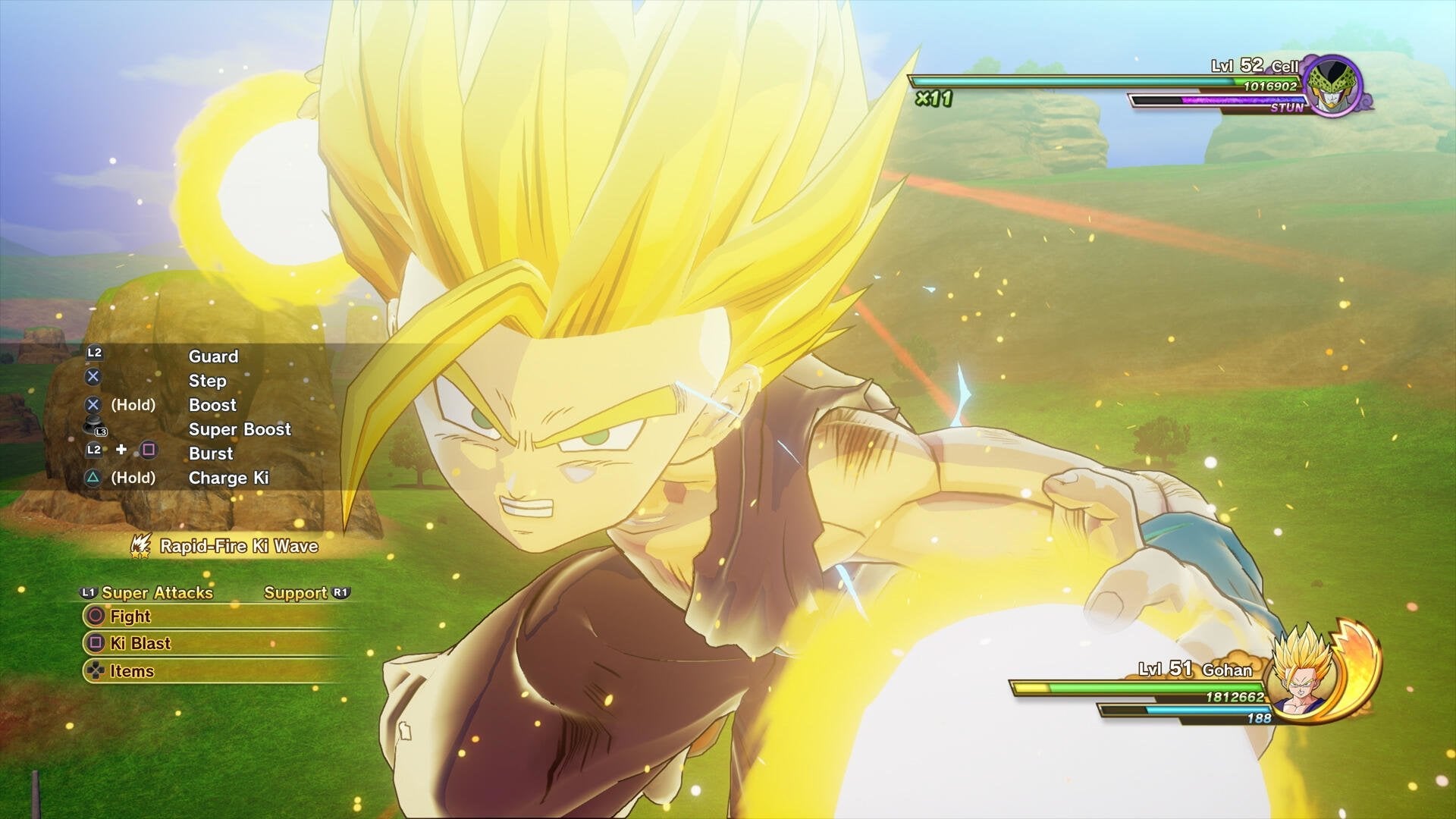
Task: Click the Burst action label
Action: (212, 453)
